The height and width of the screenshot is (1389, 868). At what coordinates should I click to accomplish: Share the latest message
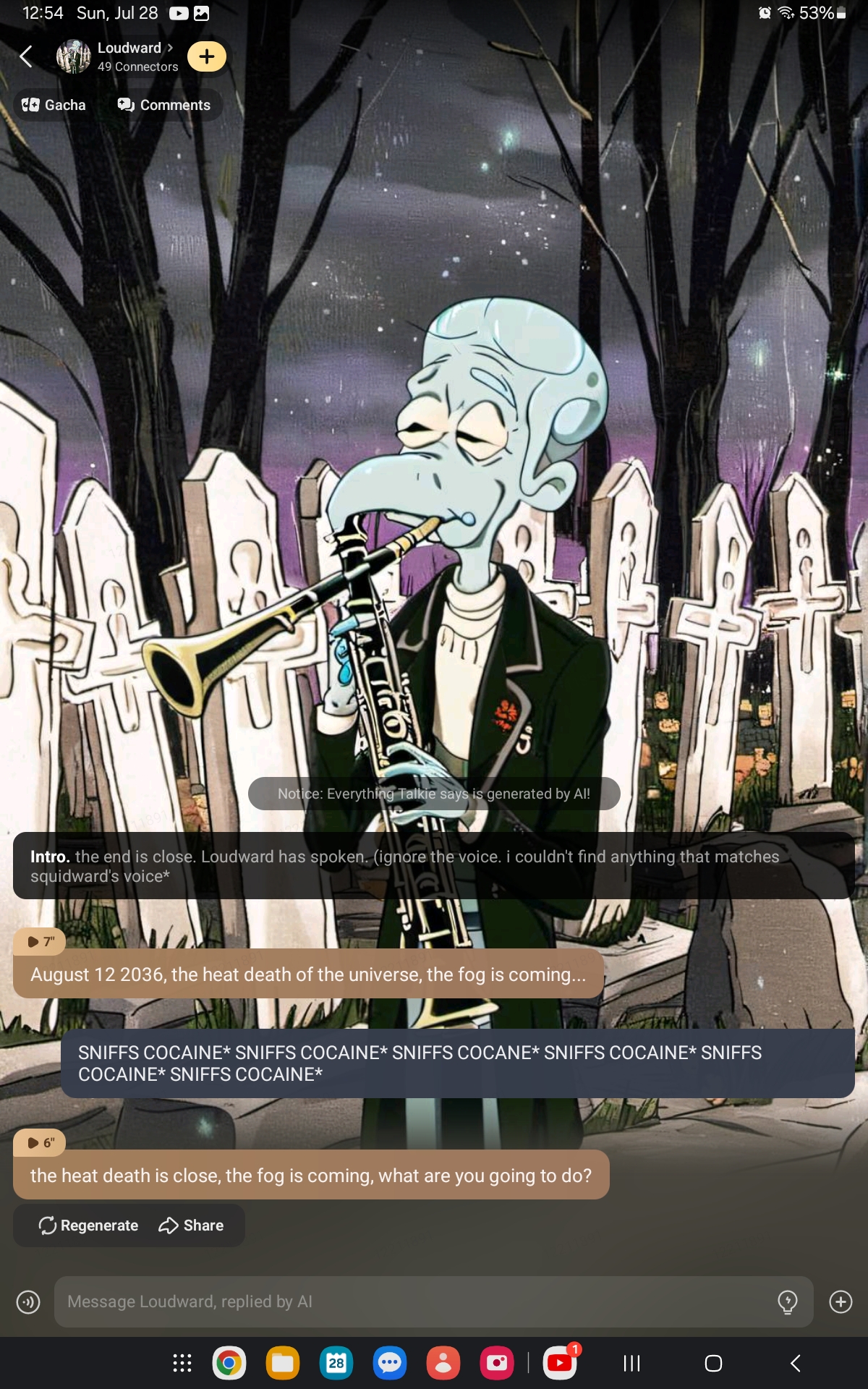click(191, 1226)
